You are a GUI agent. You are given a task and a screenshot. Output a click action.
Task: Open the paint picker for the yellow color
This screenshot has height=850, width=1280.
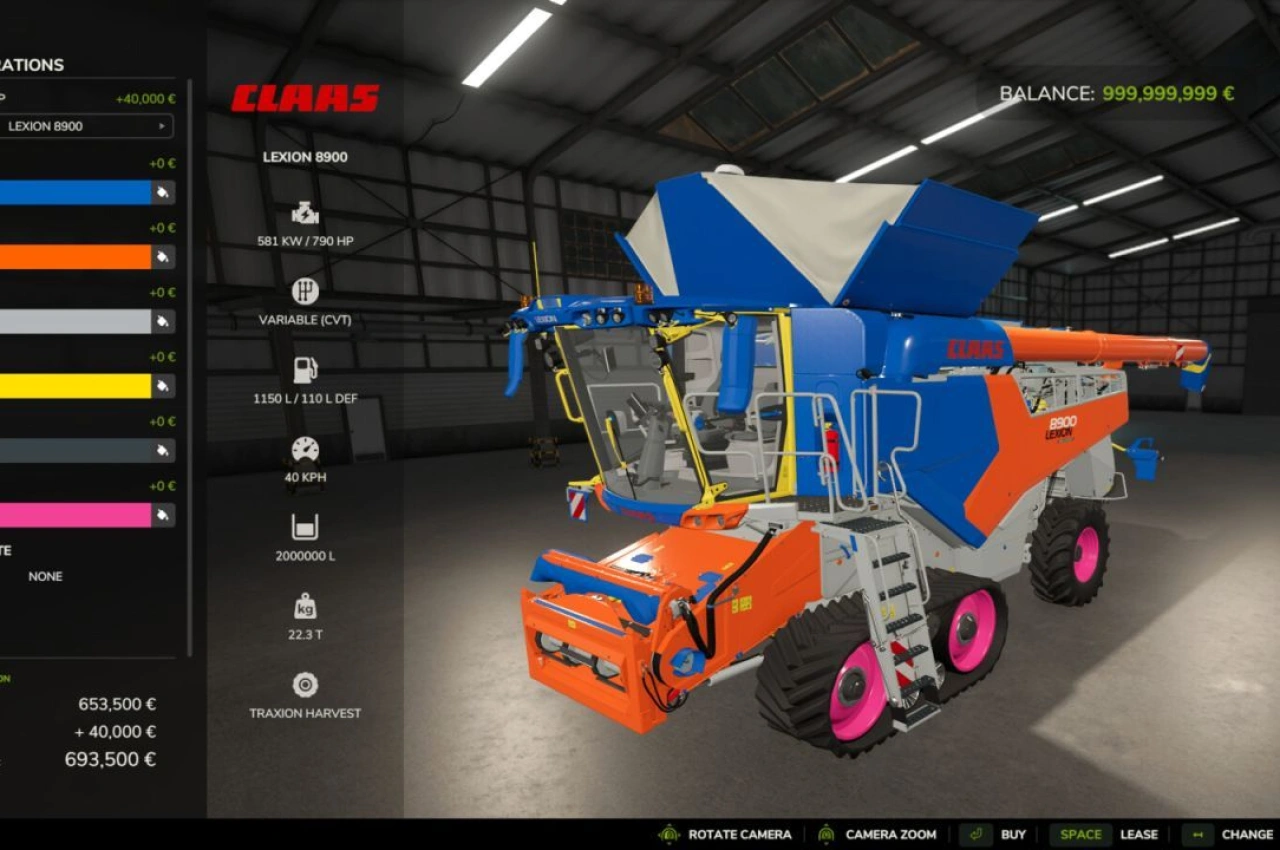click(162, 386)
